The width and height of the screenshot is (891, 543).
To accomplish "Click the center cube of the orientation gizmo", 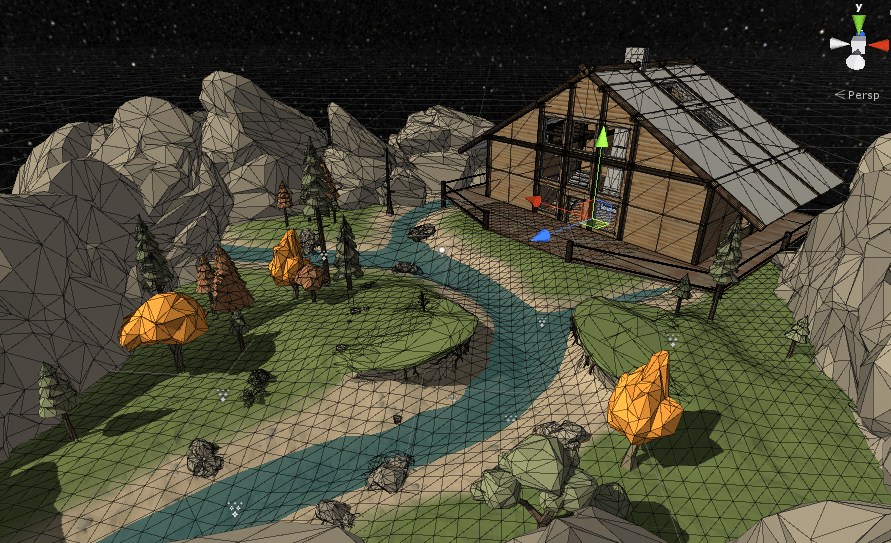I will 858,44.
